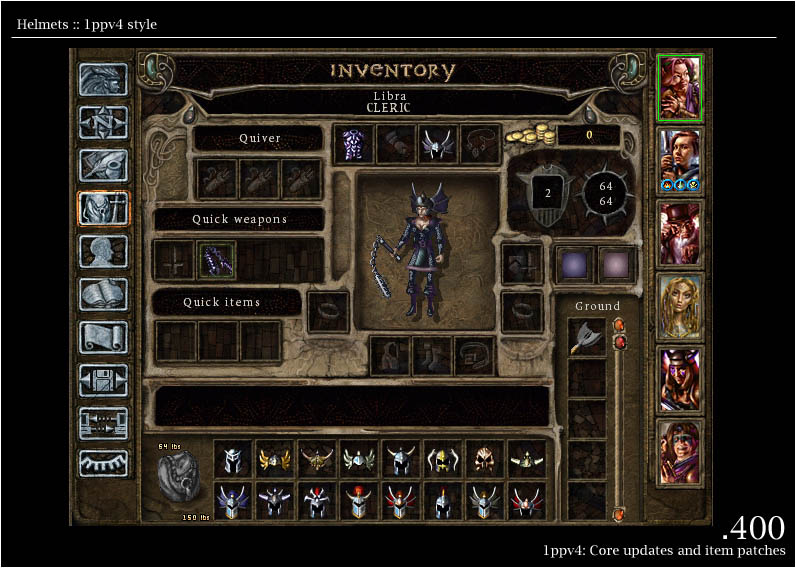Select the portrait of the green-bordered party leader

coord(680,87)
